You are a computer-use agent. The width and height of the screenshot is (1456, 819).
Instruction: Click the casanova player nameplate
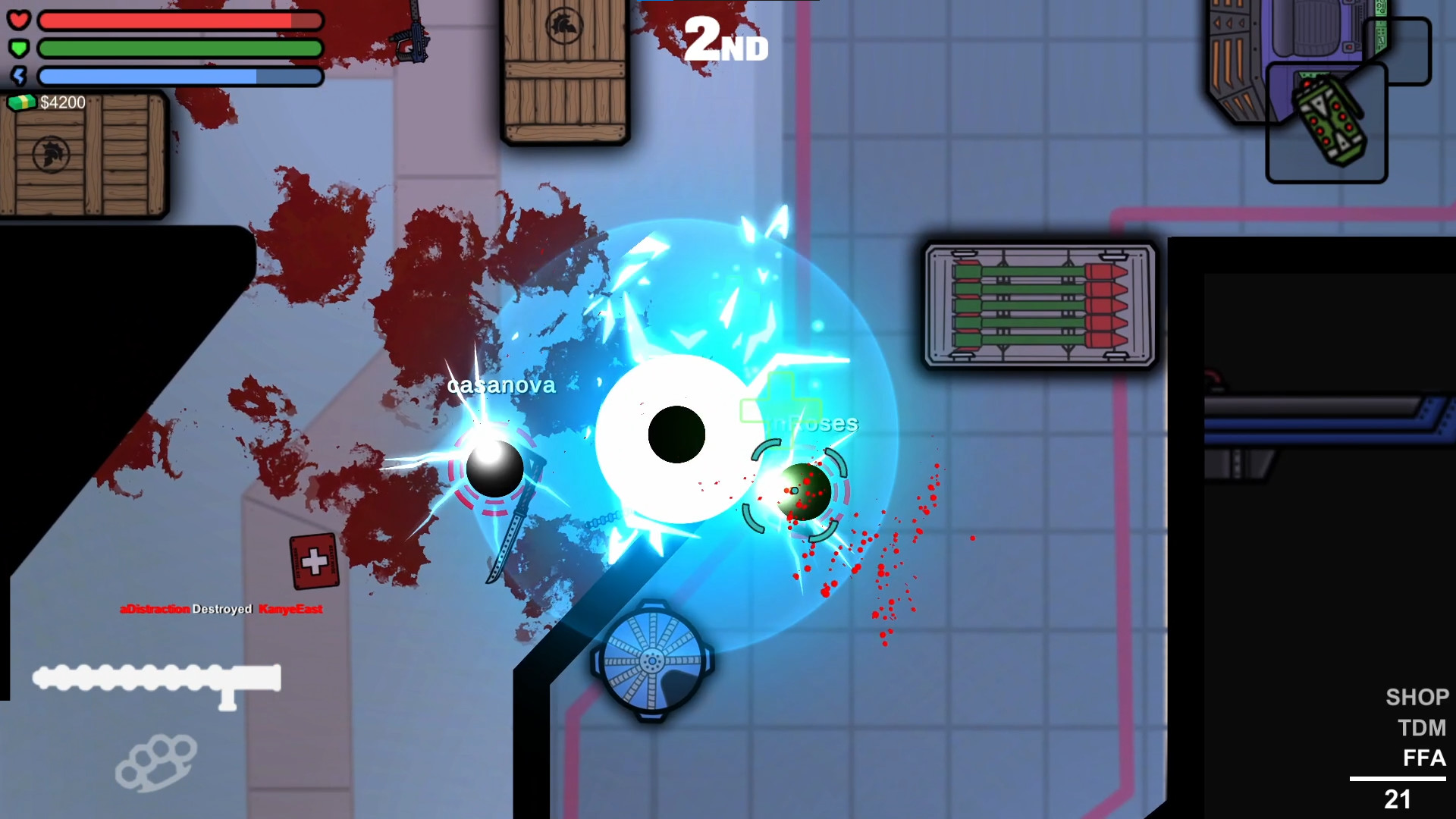pos(502,385)
